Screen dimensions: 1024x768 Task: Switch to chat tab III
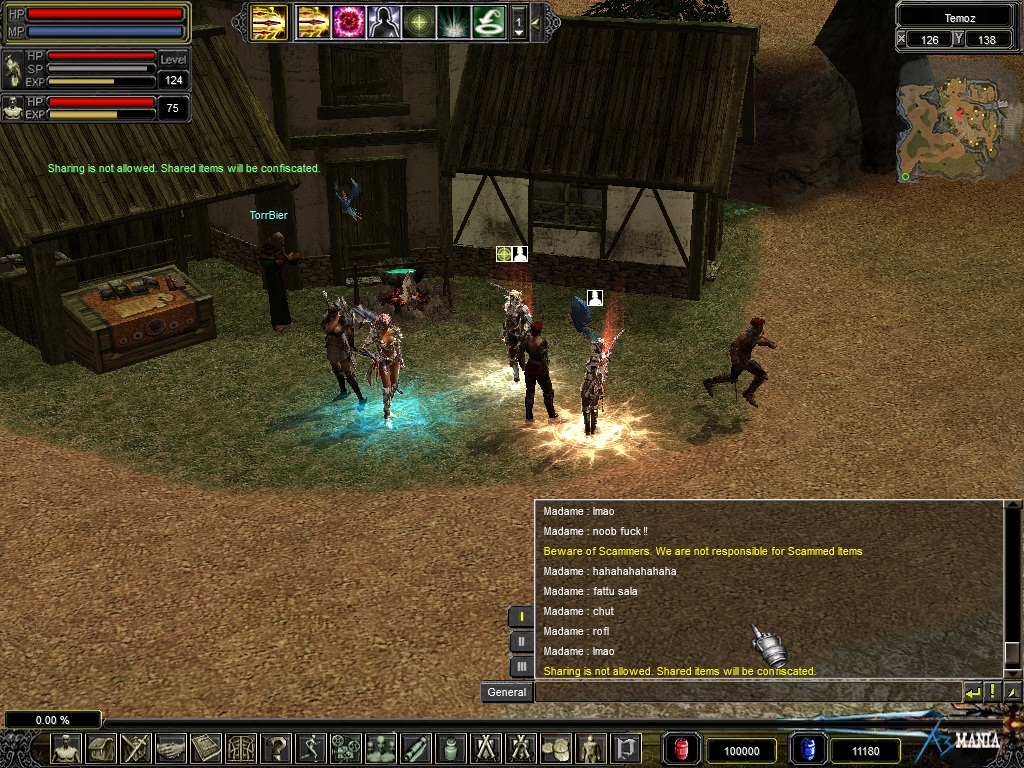521,666
